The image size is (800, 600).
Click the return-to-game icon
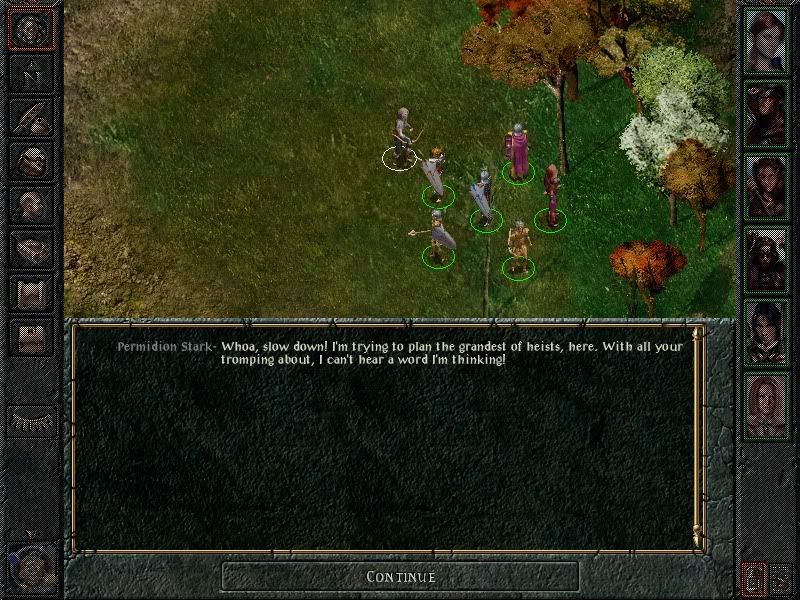pyautogui.click(x=31, y=29)
